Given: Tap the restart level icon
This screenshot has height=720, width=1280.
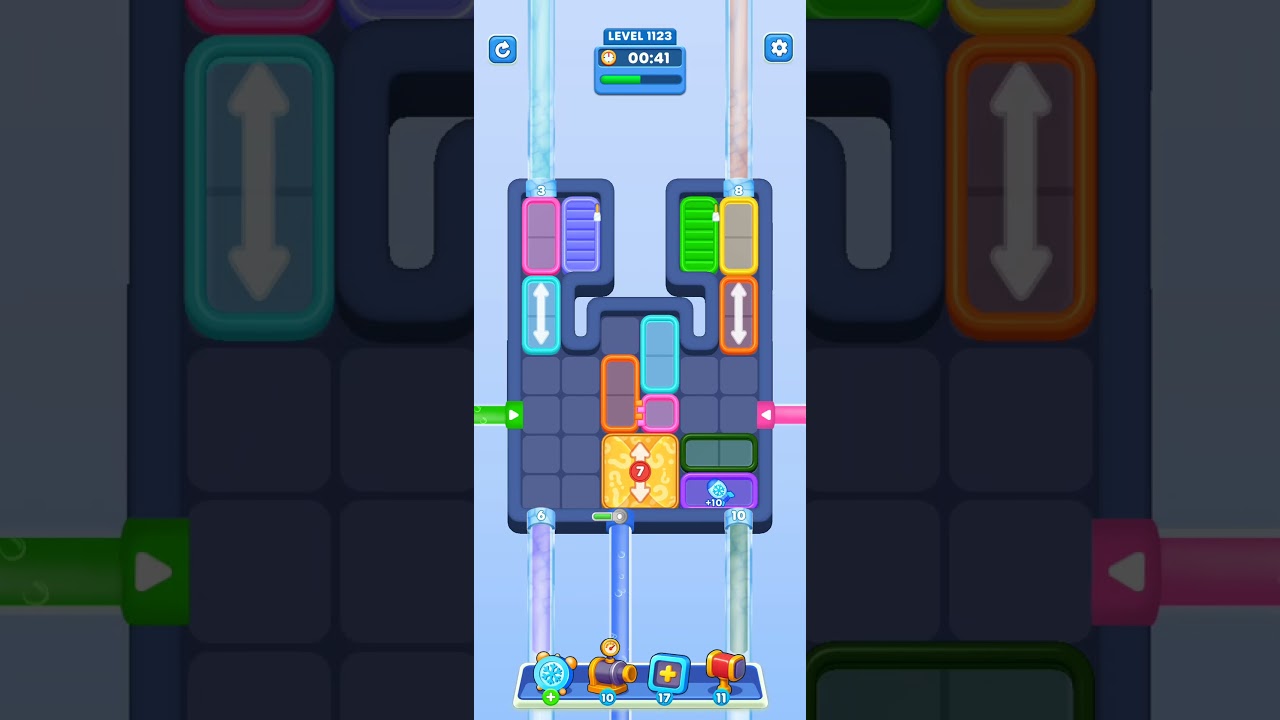Looking at the screenshot, I should [503, 49].
